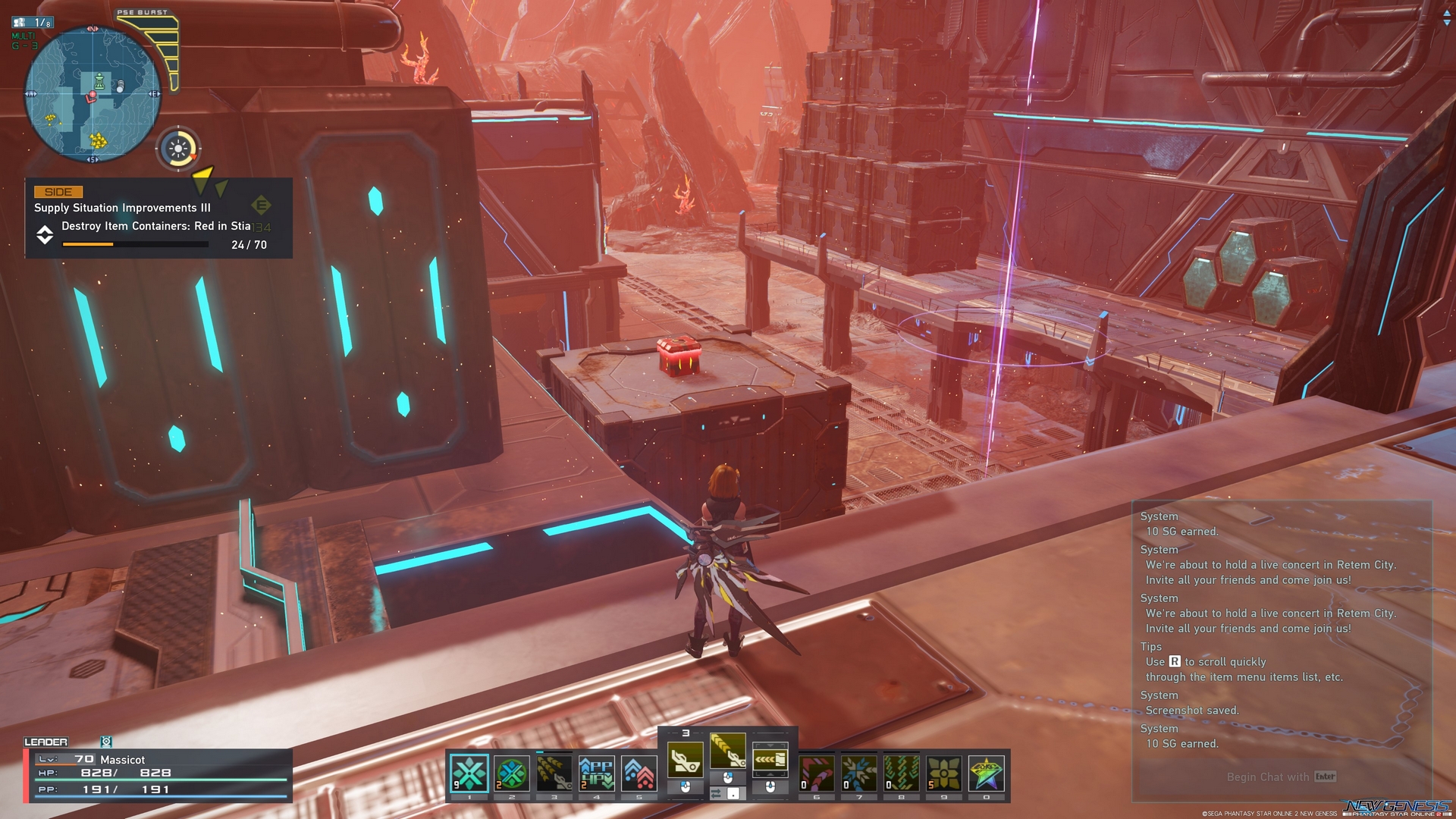
Task: Click the equipped weapon icon above left mouse button
Action: click(686, 760)
